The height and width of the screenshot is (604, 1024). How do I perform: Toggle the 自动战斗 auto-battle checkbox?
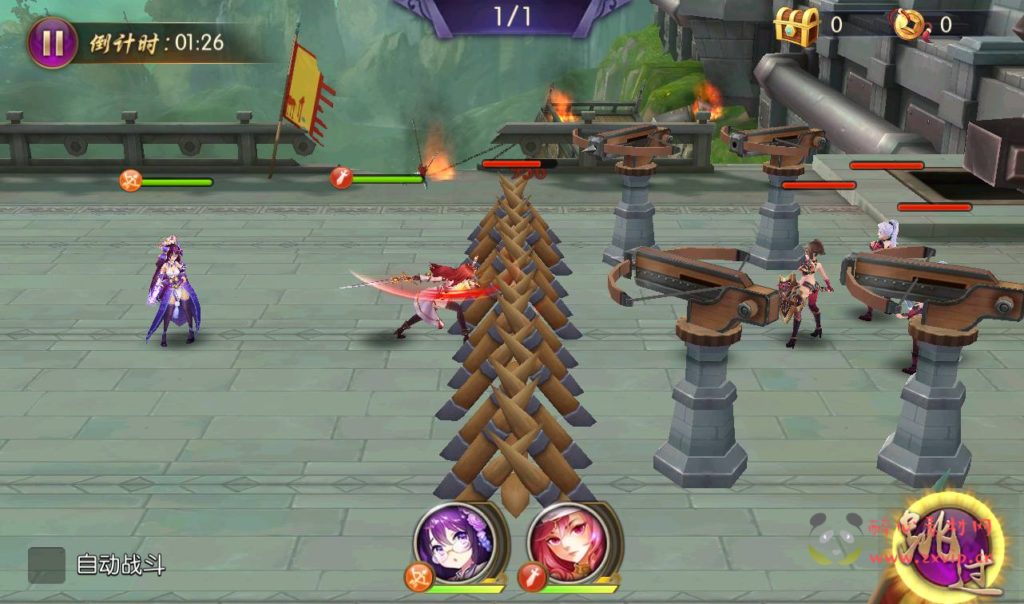coord(46,565)
